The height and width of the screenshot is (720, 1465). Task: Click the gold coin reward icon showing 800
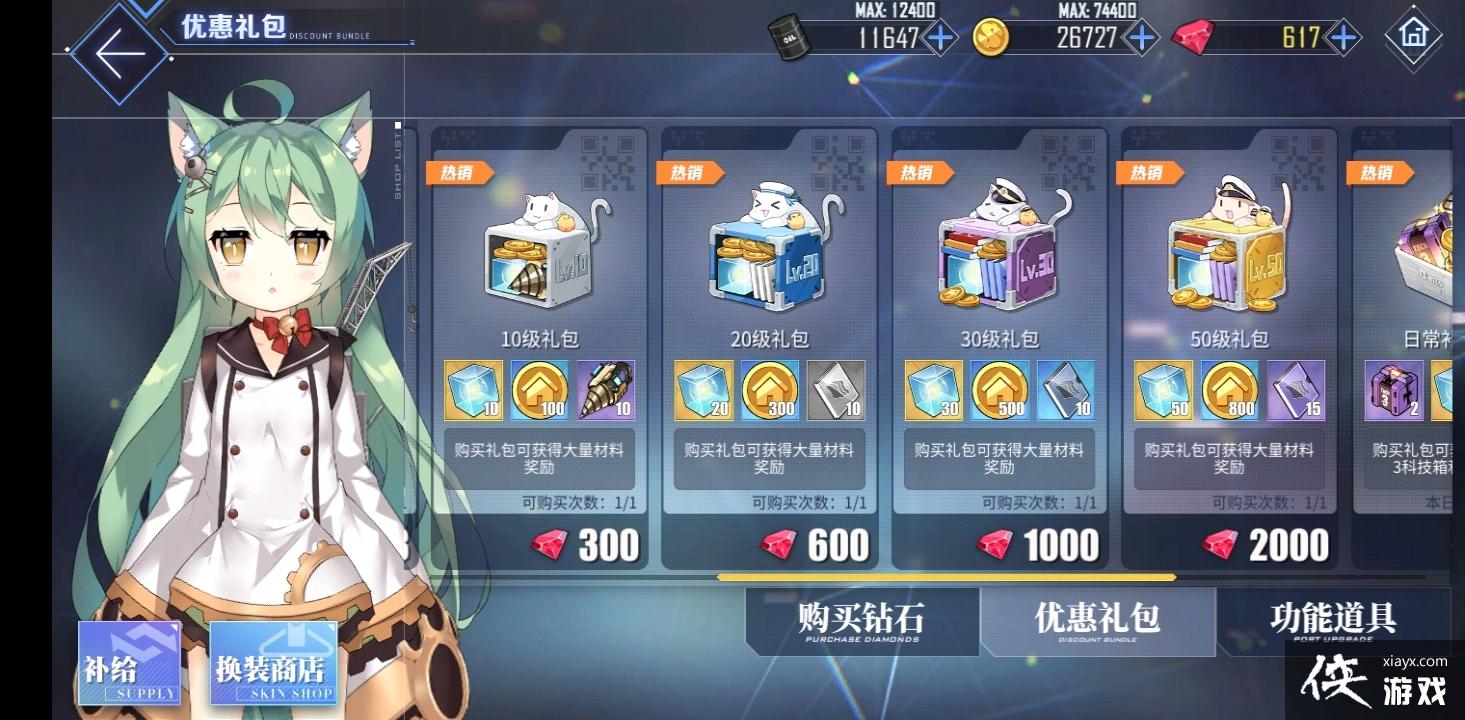[1228, 391]
